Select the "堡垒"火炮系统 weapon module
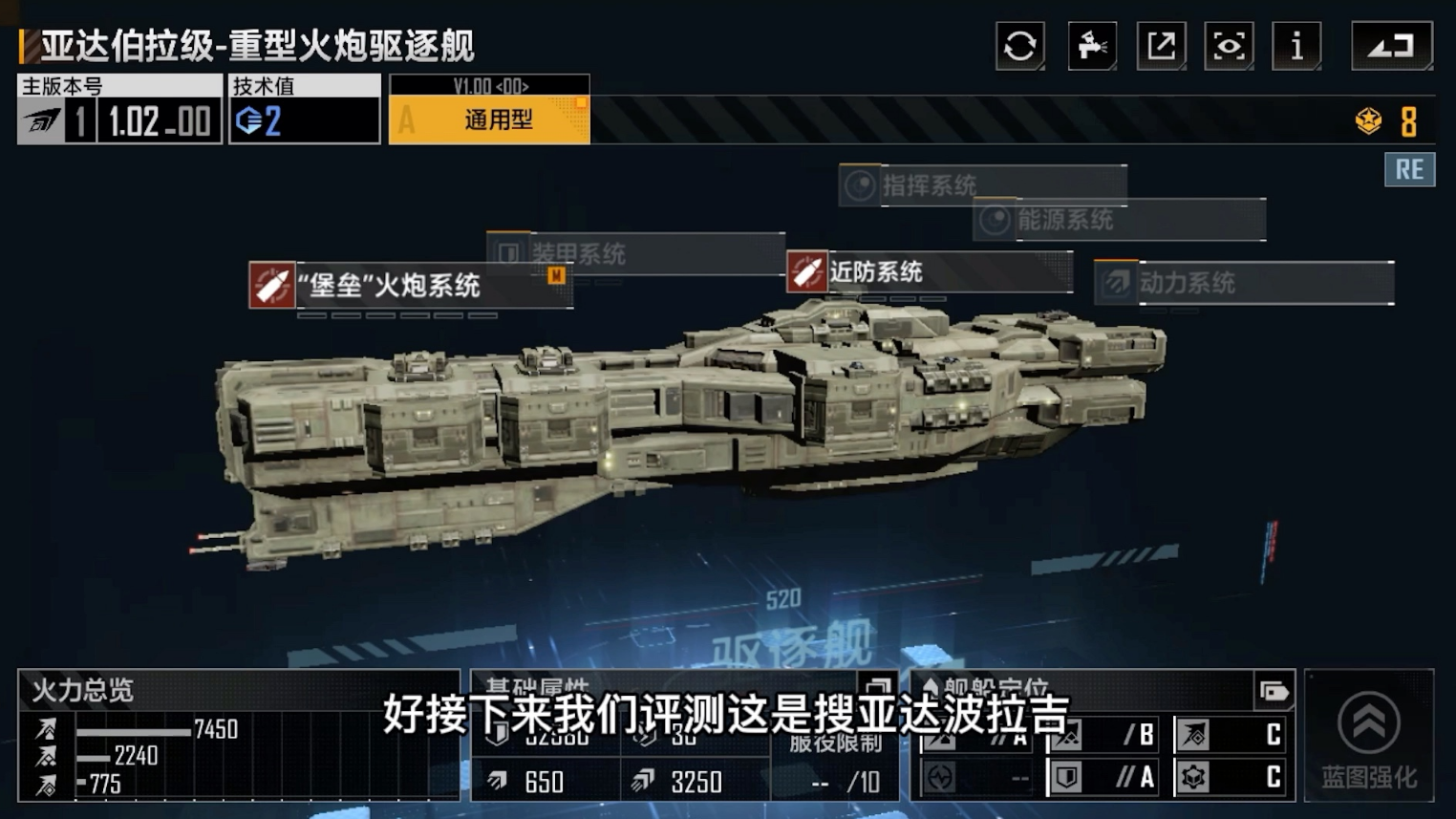The width and height of the screenshot is (1456, 819). click(411, 286)
